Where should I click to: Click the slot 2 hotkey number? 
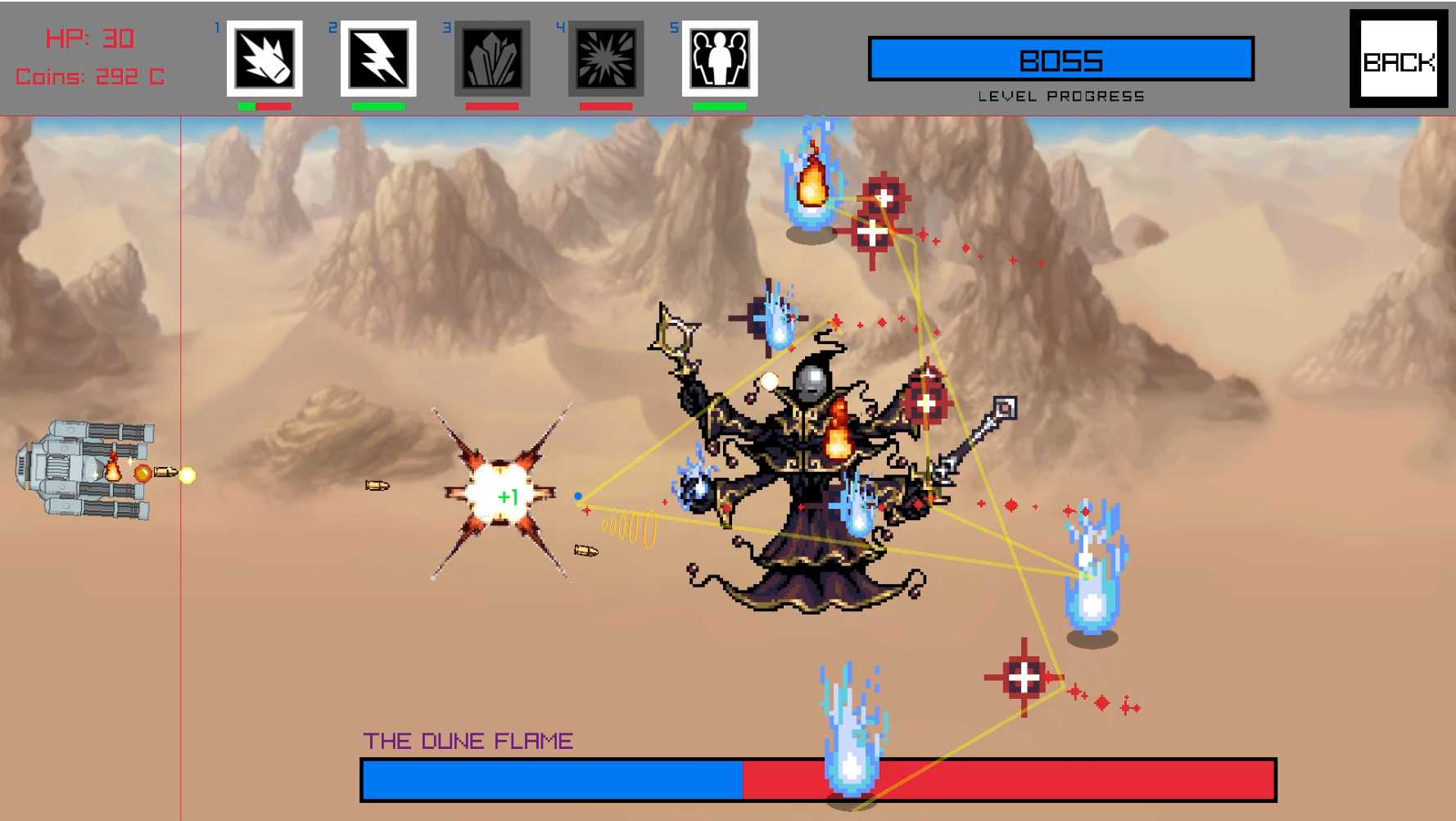(x=332, y=26)
